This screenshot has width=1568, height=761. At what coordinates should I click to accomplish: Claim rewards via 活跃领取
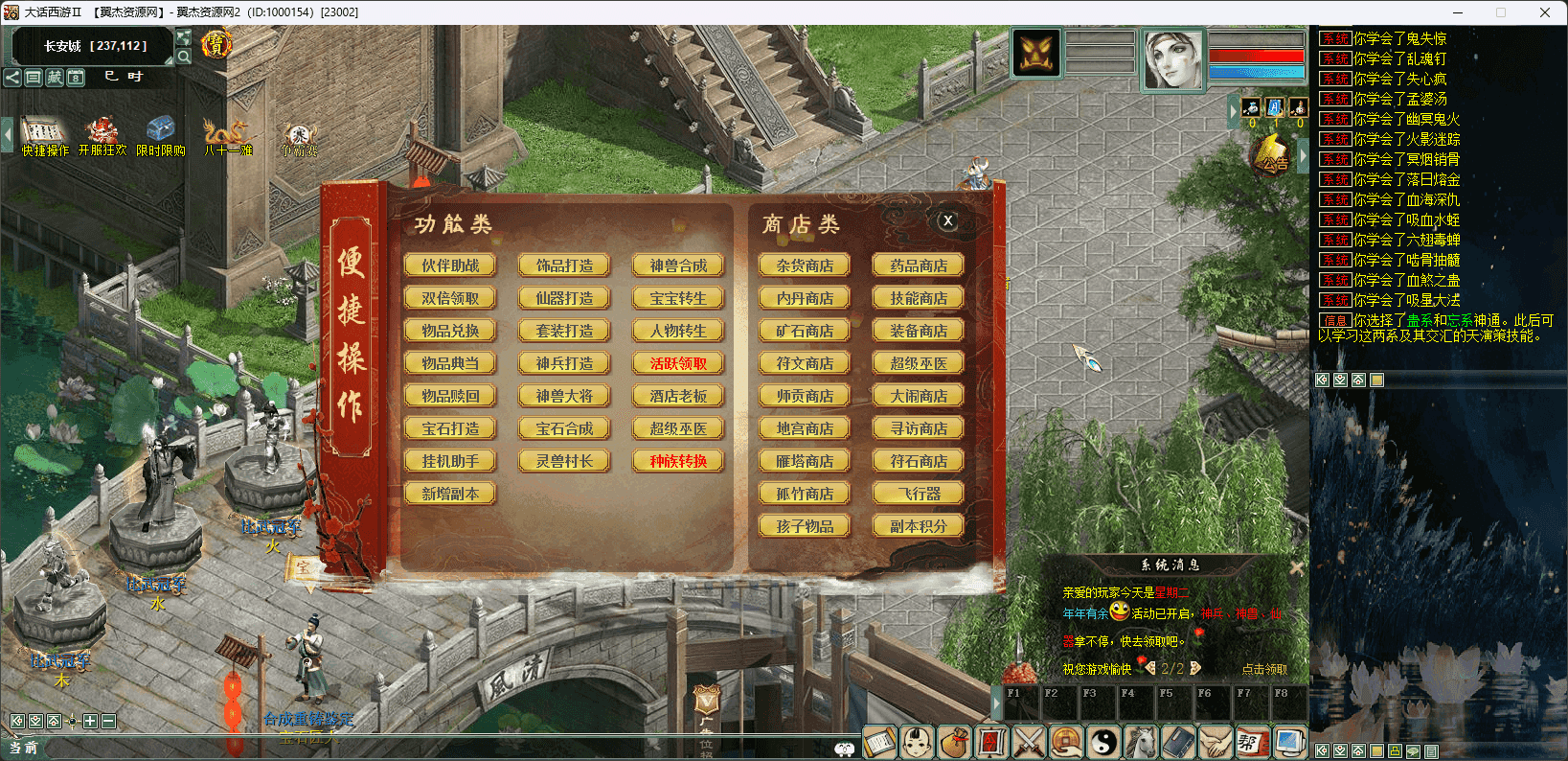point(678,363)
